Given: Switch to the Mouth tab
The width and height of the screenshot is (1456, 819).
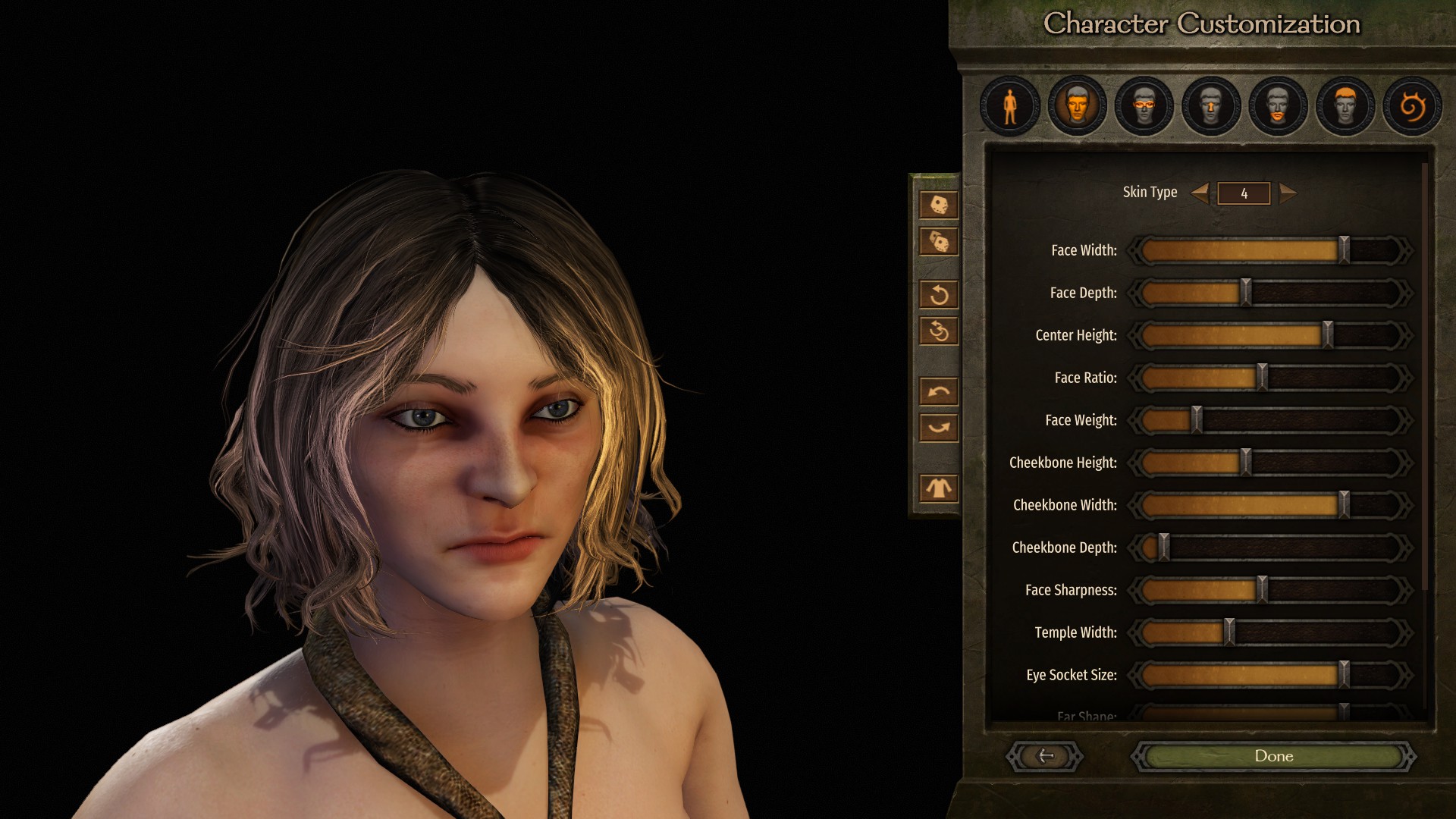Looking at the screenshot, I should pyautogui.click(x=1278, y=106).
